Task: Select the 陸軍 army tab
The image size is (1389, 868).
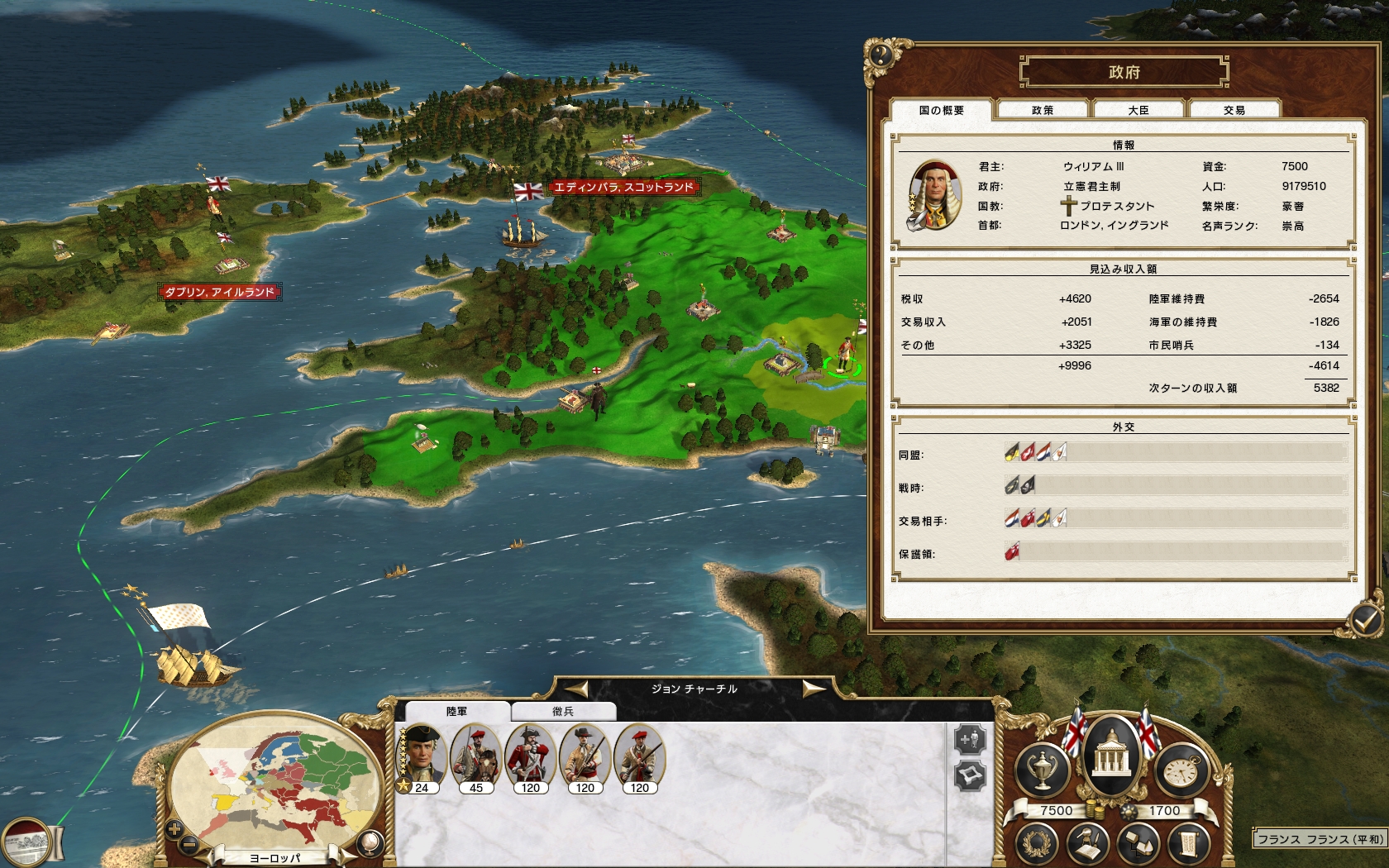Action: (x=456, y=711)
